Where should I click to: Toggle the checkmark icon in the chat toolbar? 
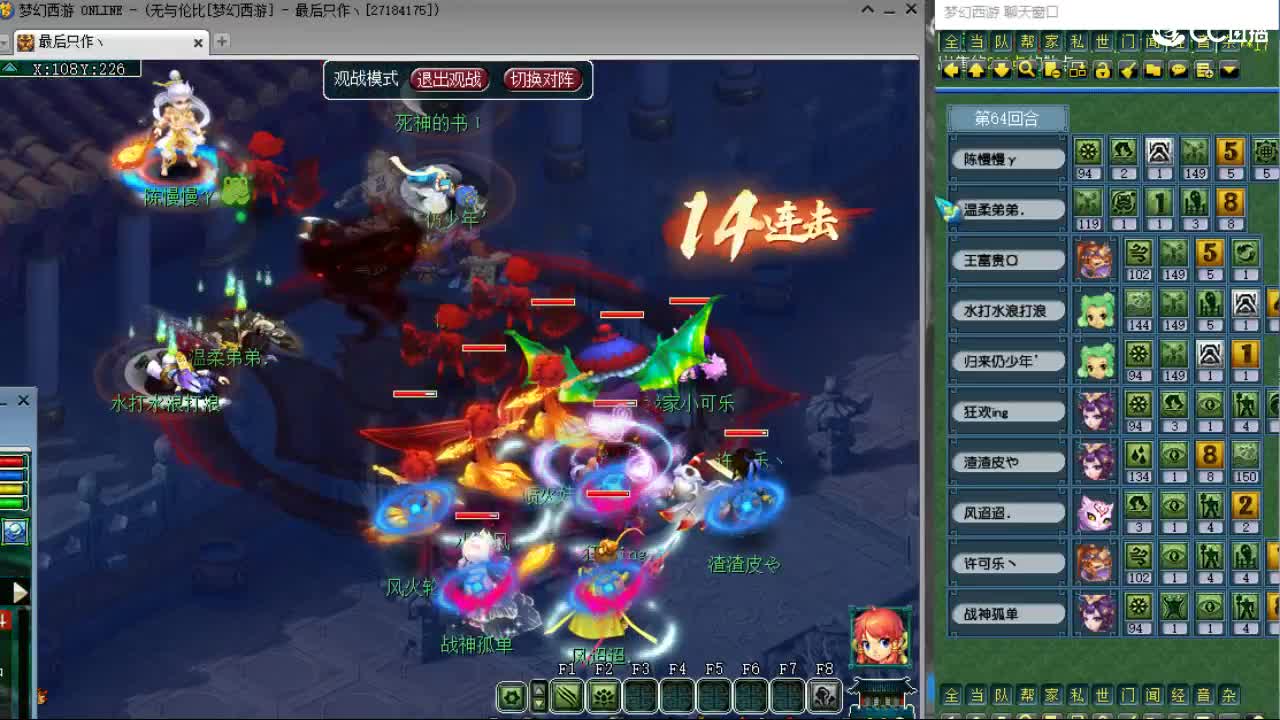pos(1130,70)
